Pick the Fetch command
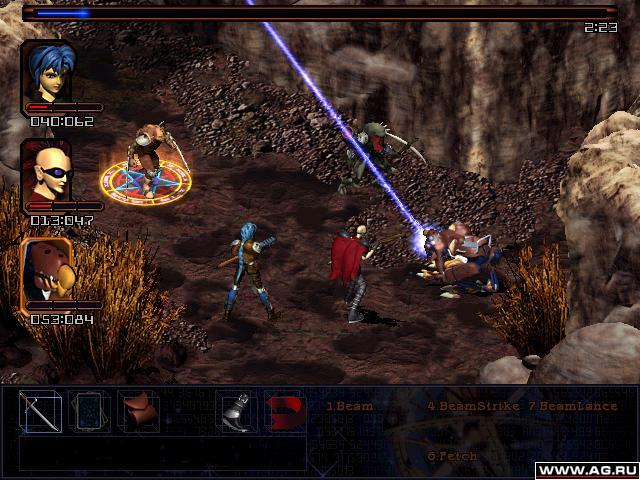This screenshot has width=640, height=480. coord(453,455)
